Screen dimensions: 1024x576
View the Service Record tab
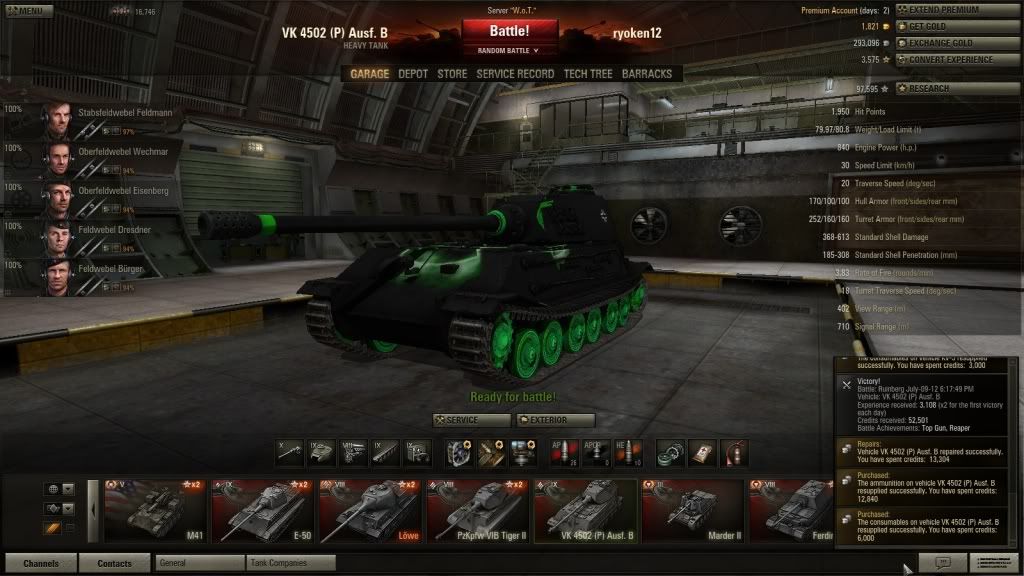pos(515,74)
